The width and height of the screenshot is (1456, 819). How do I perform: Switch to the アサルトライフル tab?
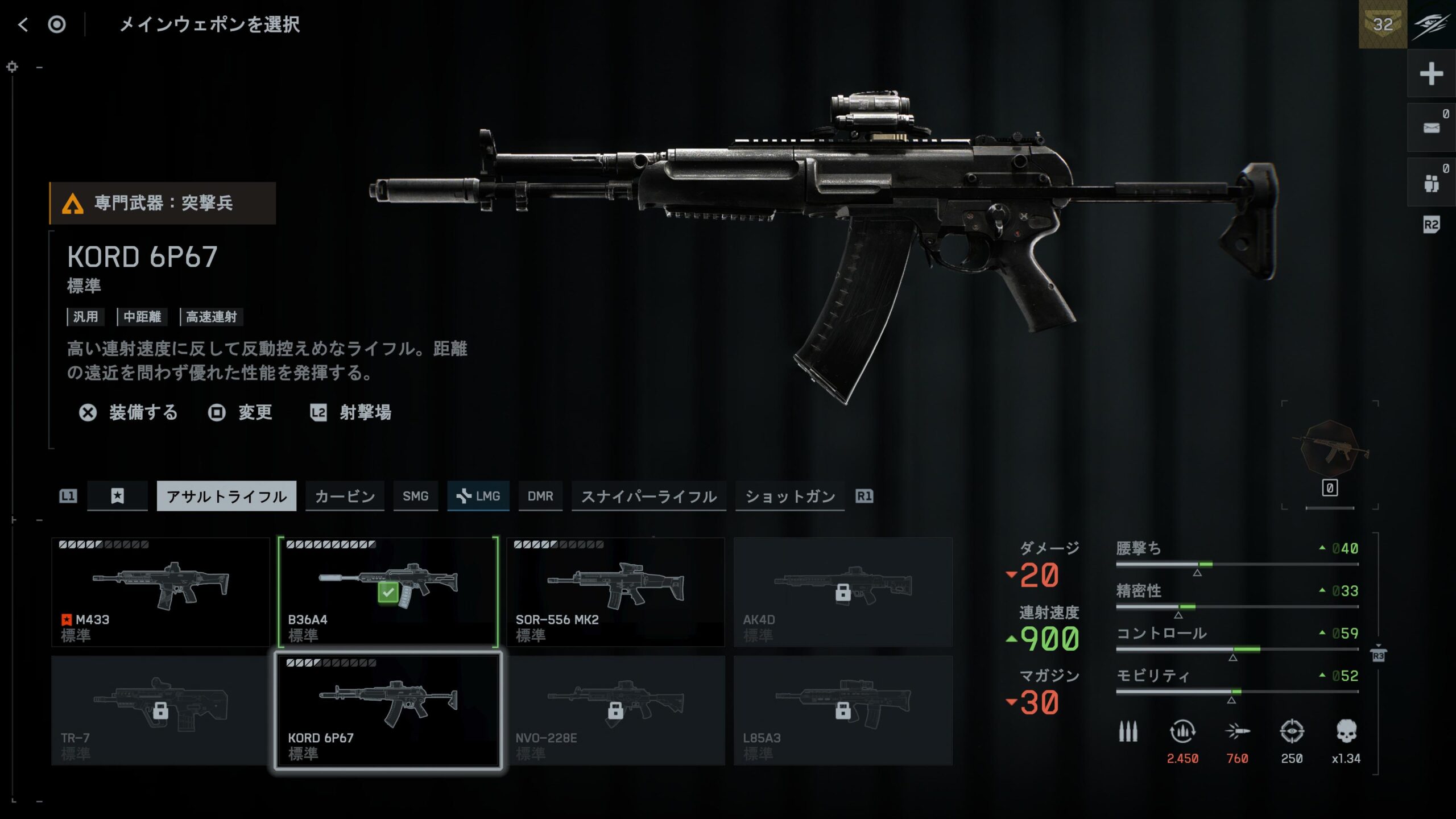click(x=226, y=496)
